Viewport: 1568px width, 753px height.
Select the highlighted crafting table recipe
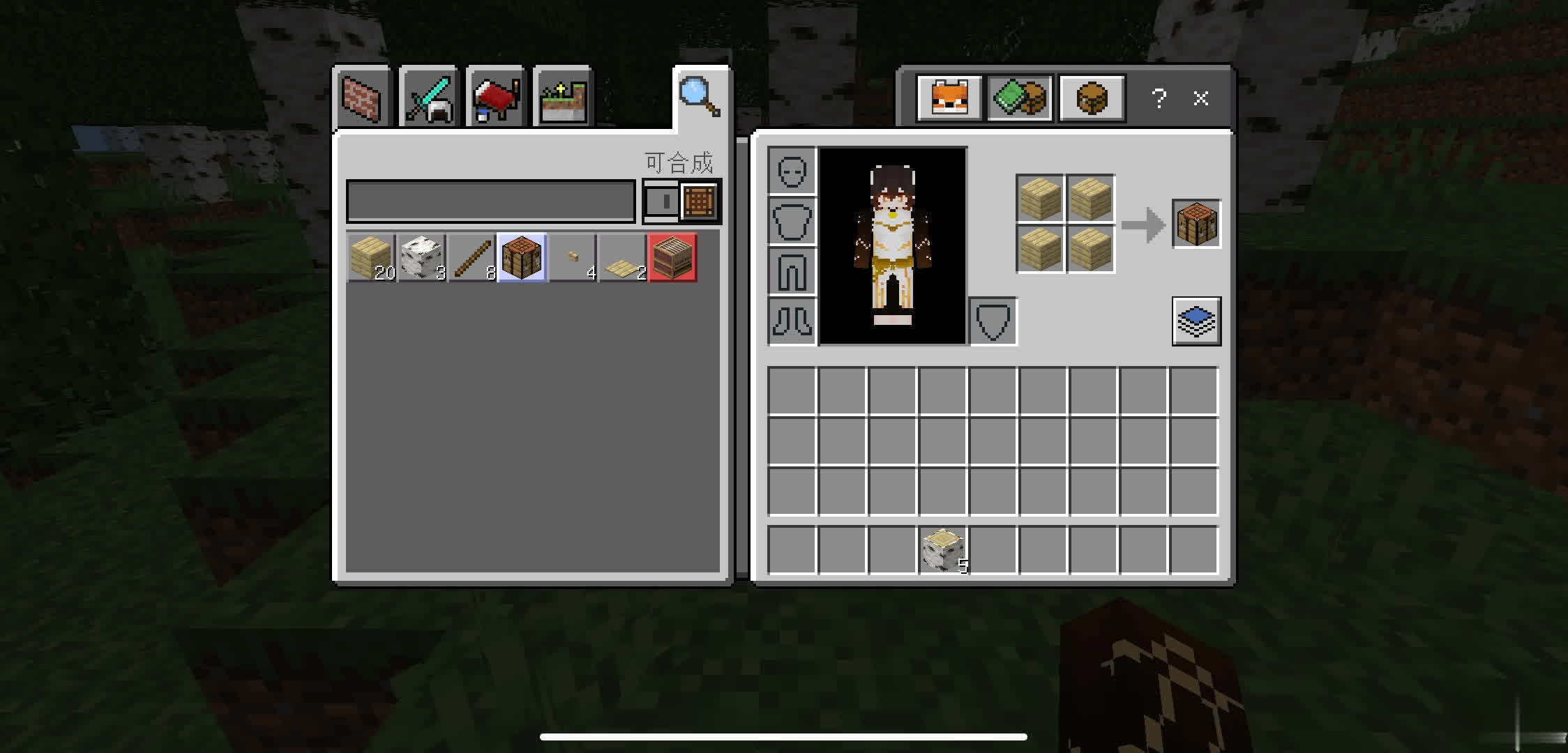click(522, 258)
